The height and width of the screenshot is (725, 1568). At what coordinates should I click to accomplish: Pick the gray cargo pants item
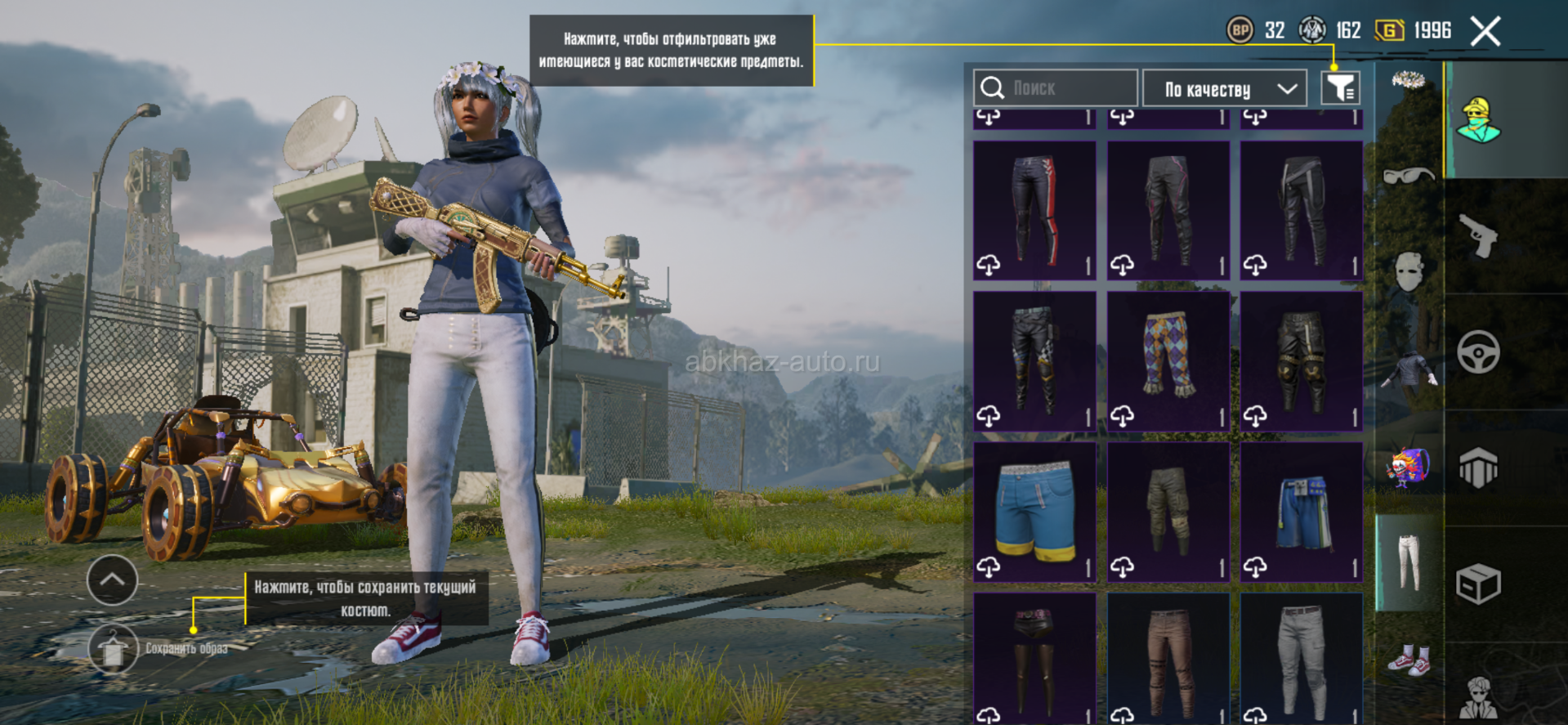click(1301, 660)
